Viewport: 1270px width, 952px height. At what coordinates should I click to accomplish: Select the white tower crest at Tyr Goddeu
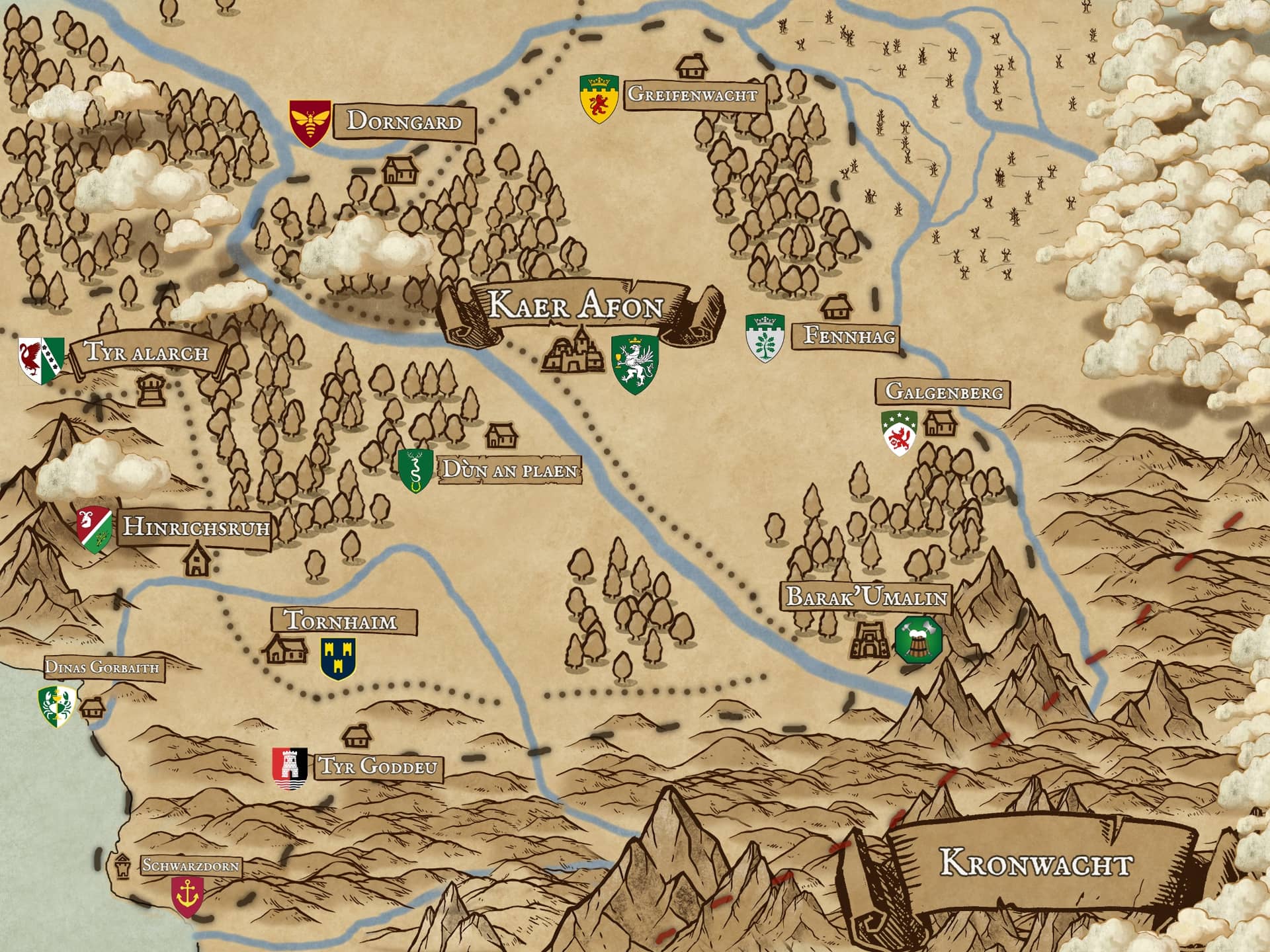(x=290, y=768)
